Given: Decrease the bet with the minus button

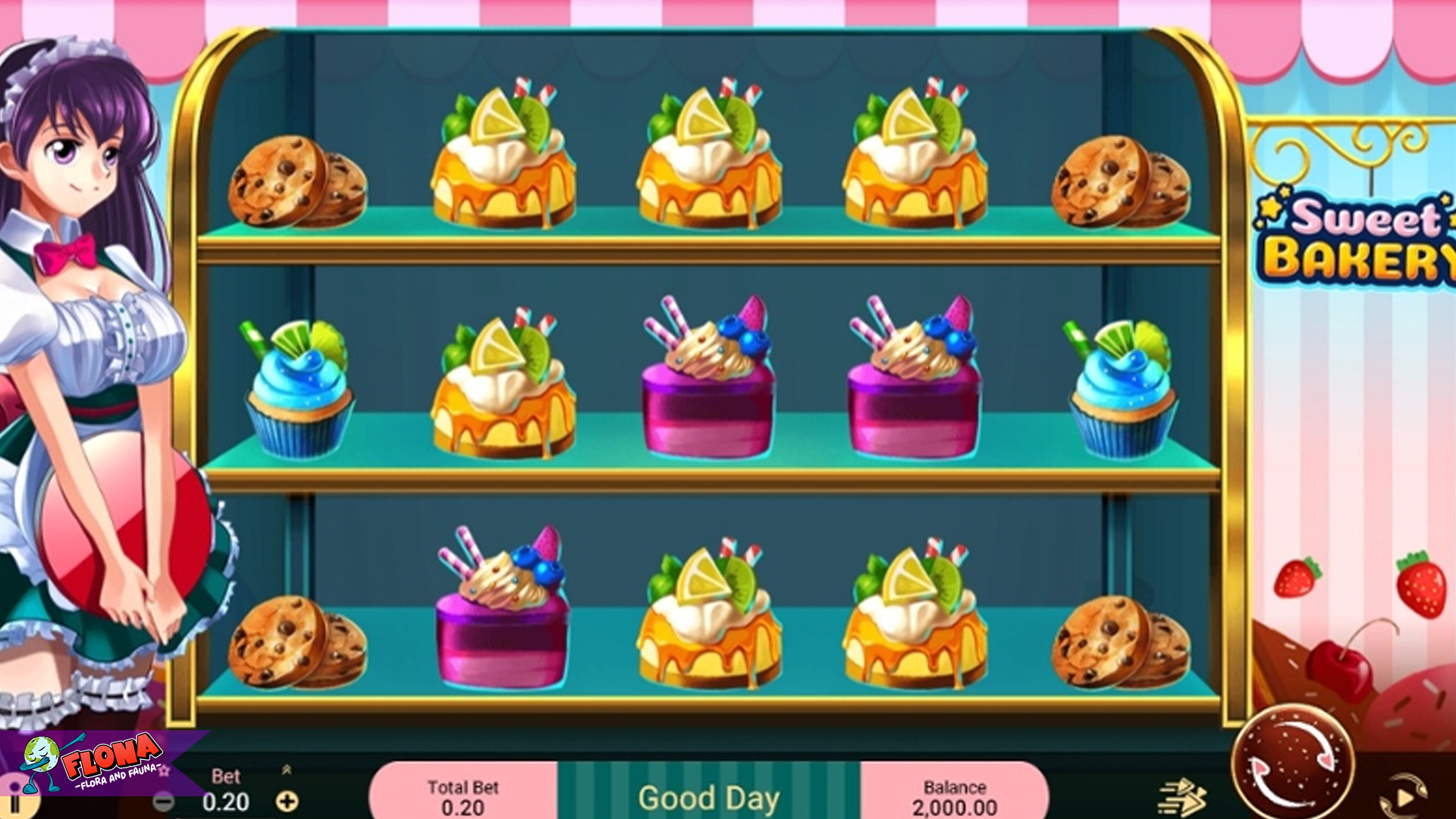Looking at the screenshot, I should click(x=163, y=802).
